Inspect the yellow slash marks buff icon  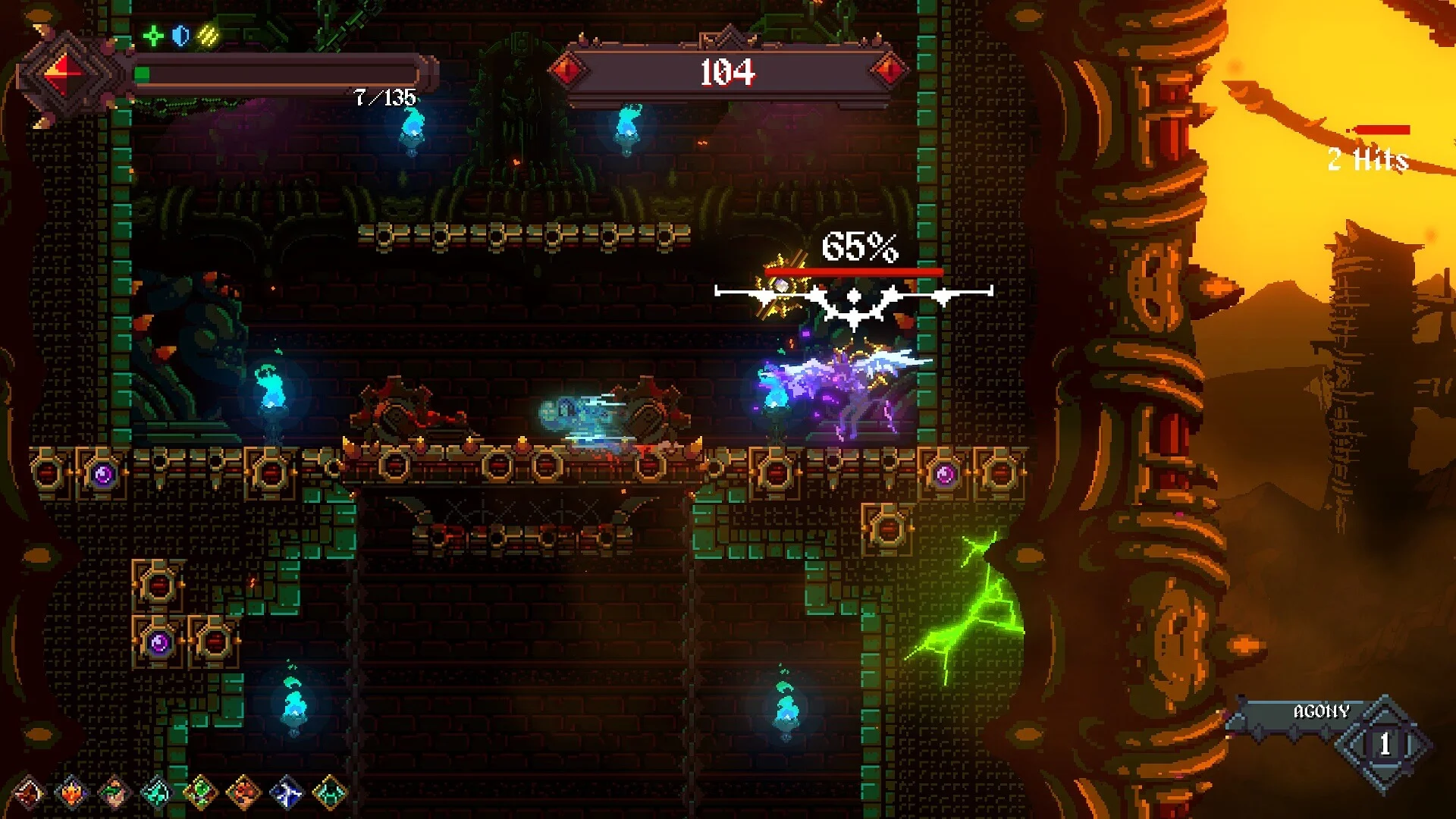[208, 36]
